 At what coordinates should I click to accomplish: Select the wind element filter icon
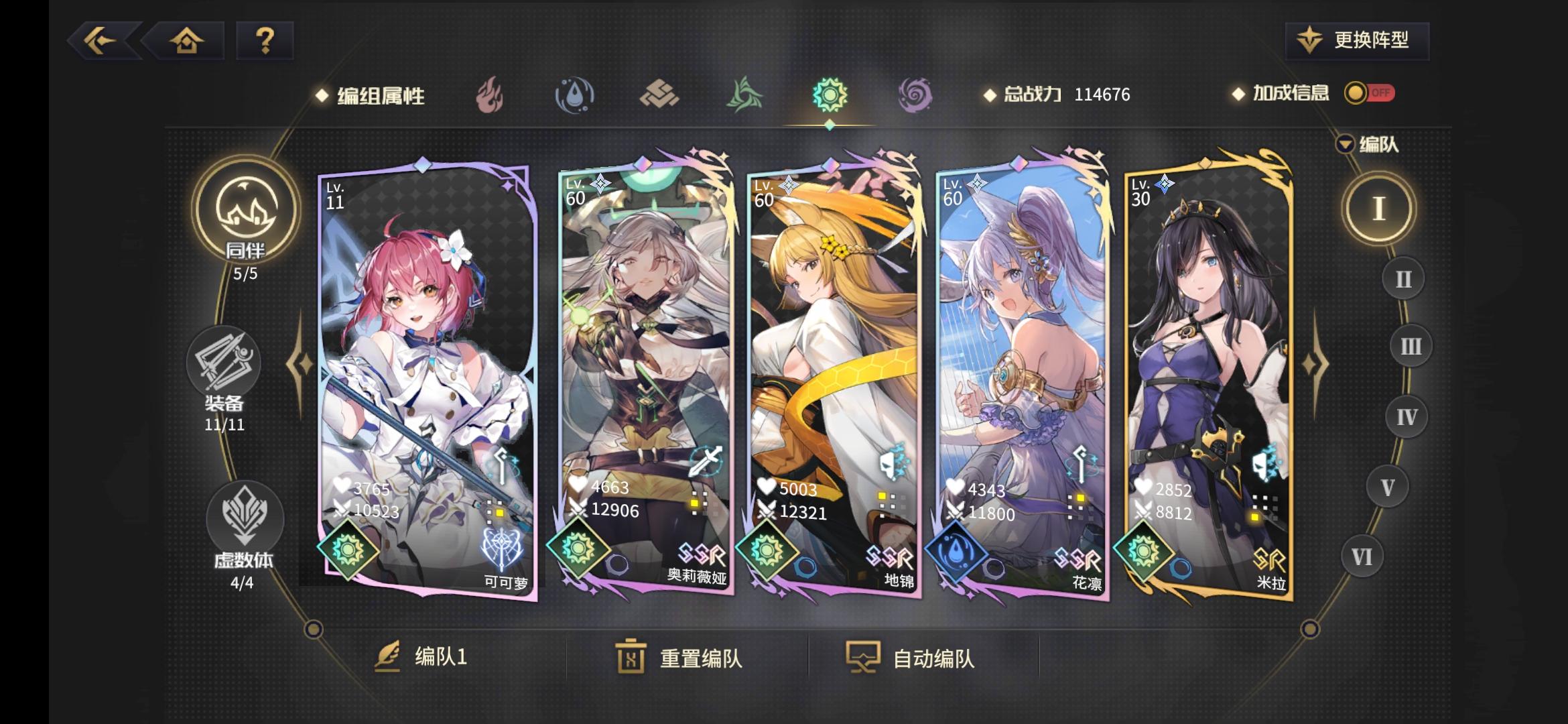[x=744, y=95]
